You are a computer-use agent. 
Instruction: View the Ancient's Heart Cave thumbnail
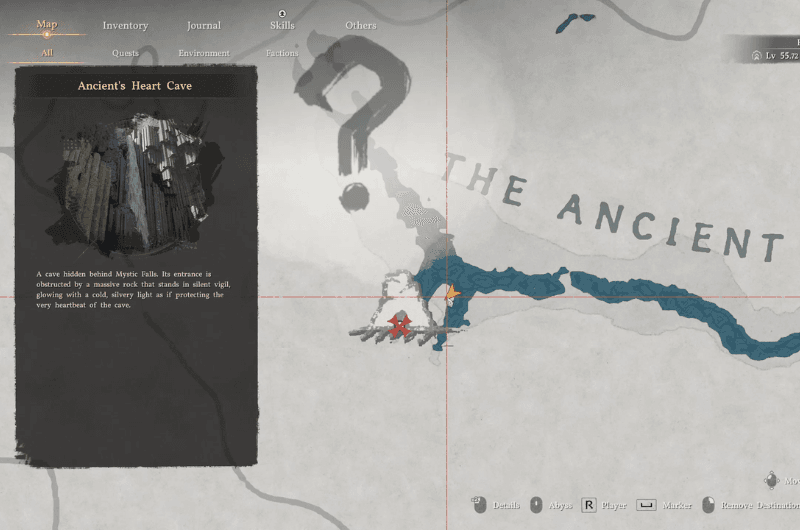point(135,184)
